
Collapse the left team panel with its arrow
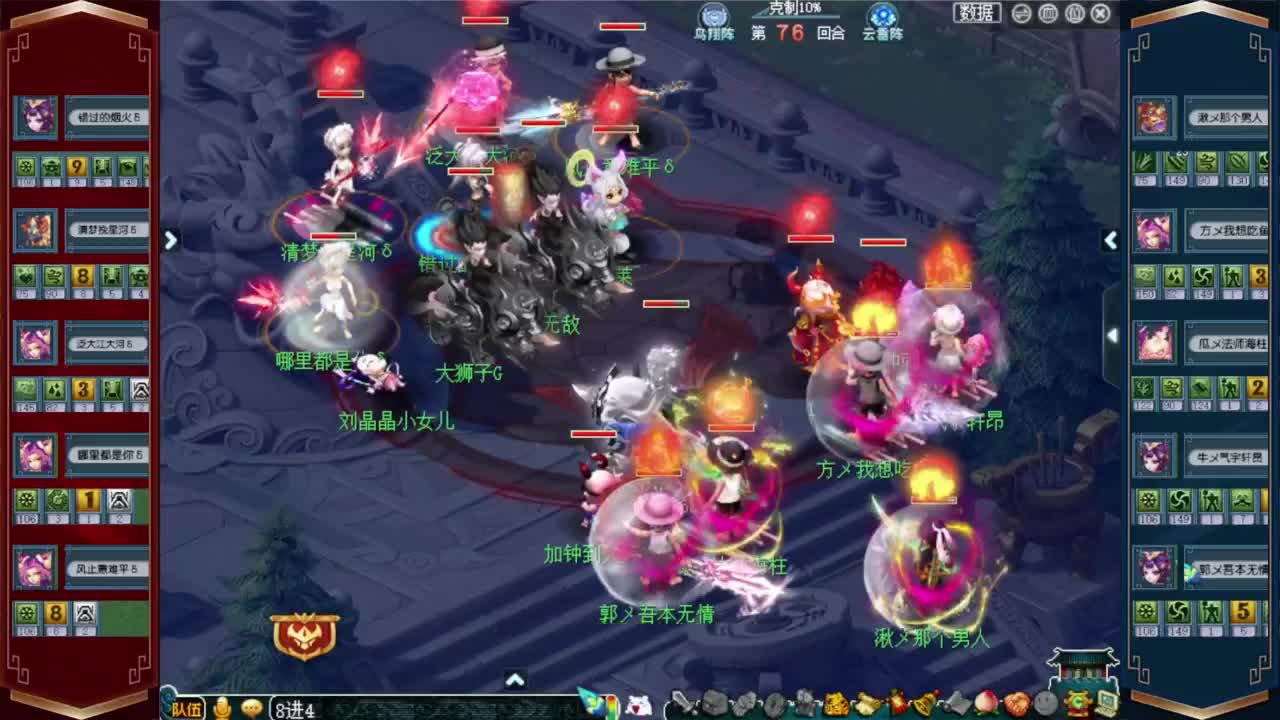171,240
